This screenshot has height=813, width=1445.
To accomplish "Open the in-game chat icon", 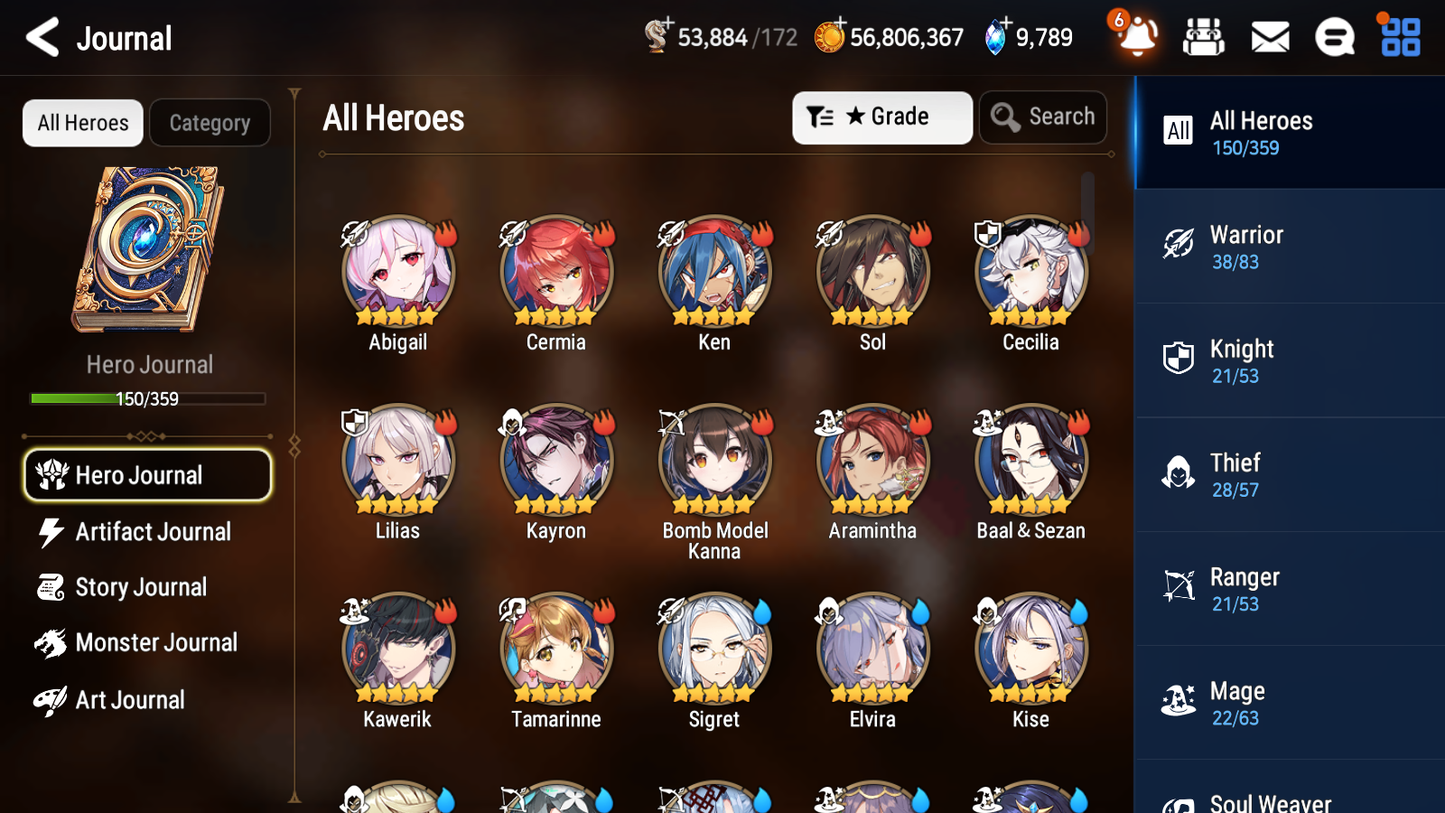I will pyautogui.click(x=1334, y=36).
